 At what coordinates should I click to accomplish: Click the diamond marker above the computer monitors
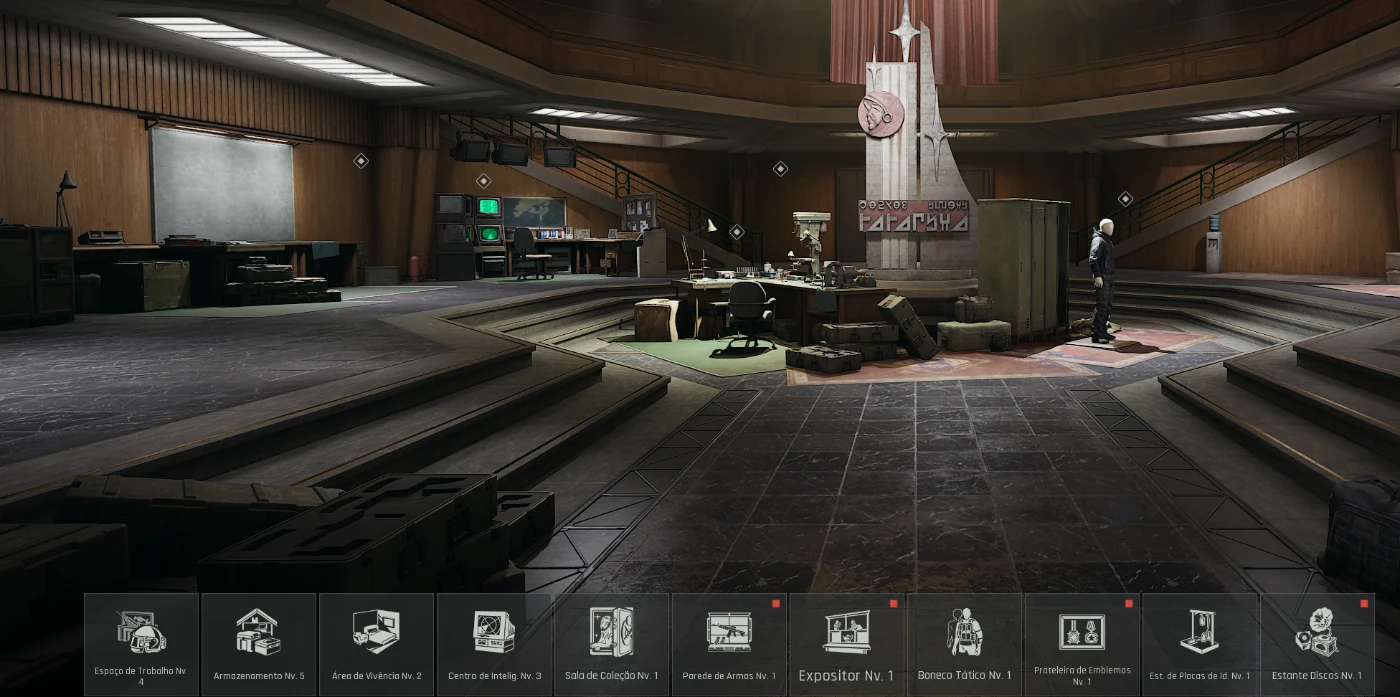484,181
